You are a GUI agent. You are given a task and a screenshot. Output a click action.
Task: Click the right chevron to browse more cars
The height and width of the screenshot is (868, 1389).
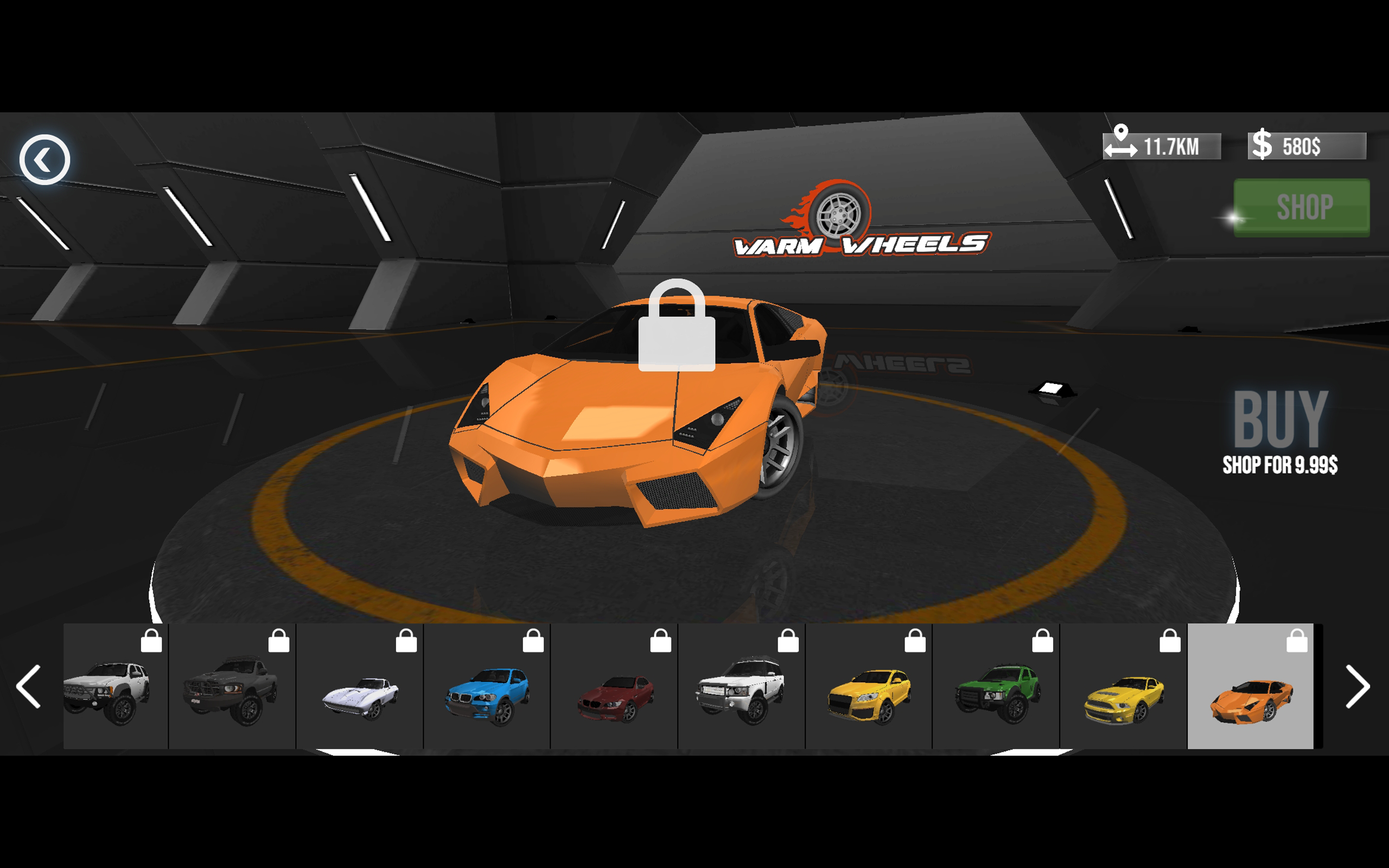pos(1358,687)
